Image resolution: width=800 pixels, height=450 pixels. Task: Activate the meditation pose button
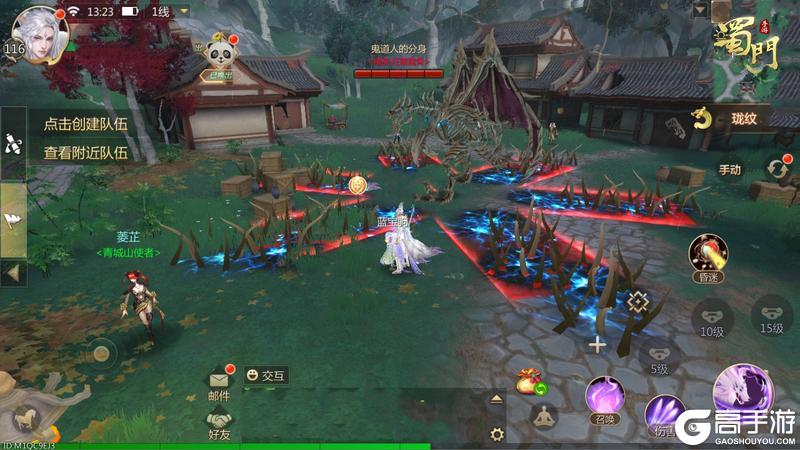(543, 417)
